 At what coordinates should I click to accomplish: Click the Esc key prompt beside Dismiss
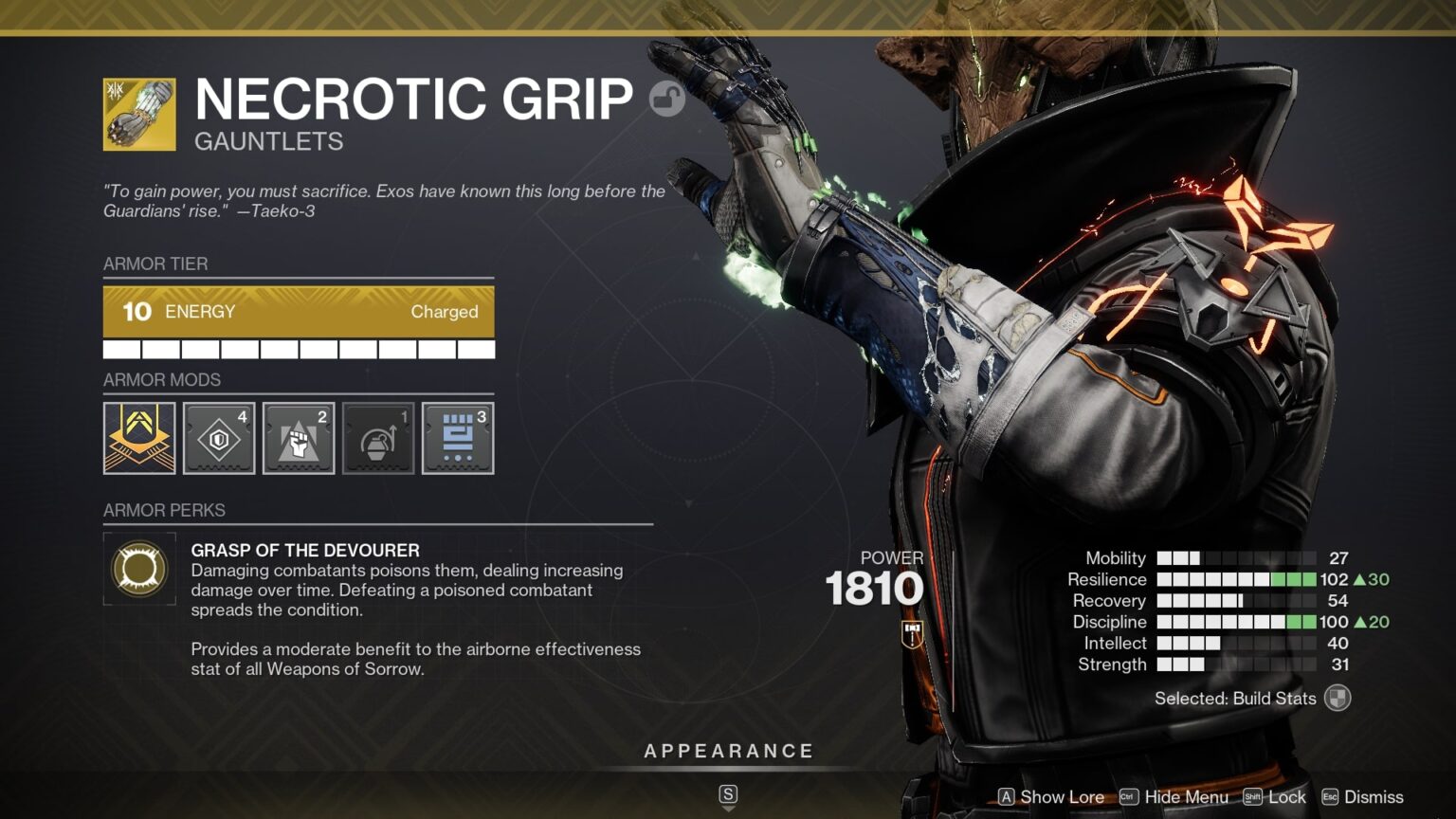pos(1331,797)
